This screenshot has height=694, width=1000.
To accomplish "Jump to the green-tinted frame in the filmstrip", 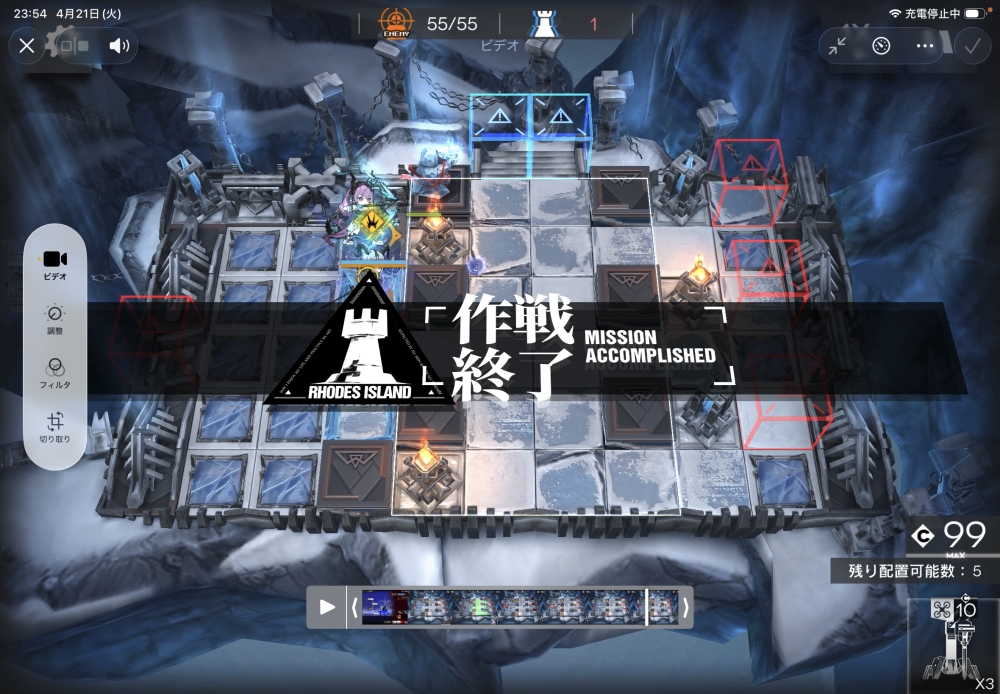I will click(478, 607).
